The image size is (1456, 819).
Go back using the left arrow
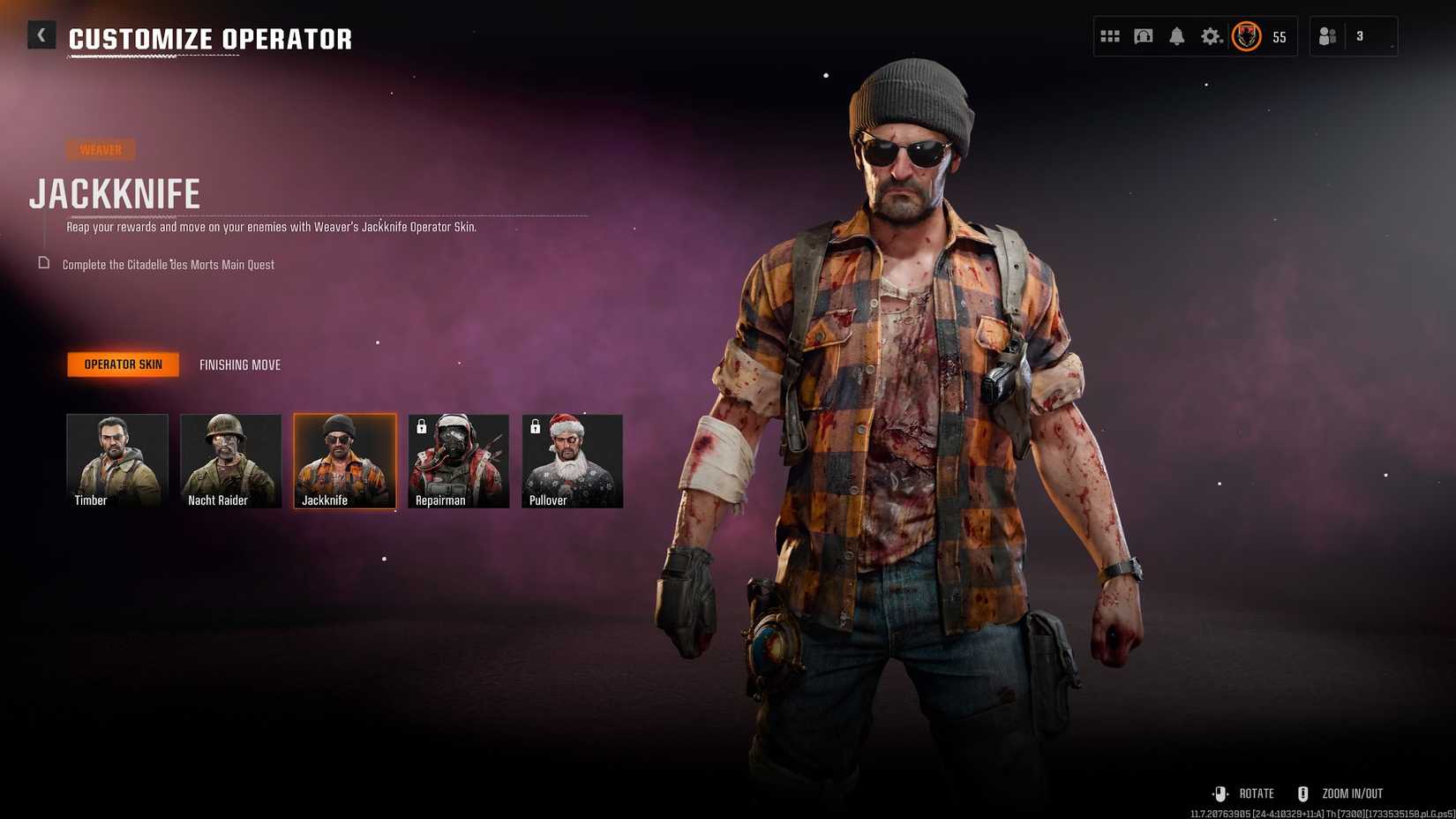(x=41, y=34)
